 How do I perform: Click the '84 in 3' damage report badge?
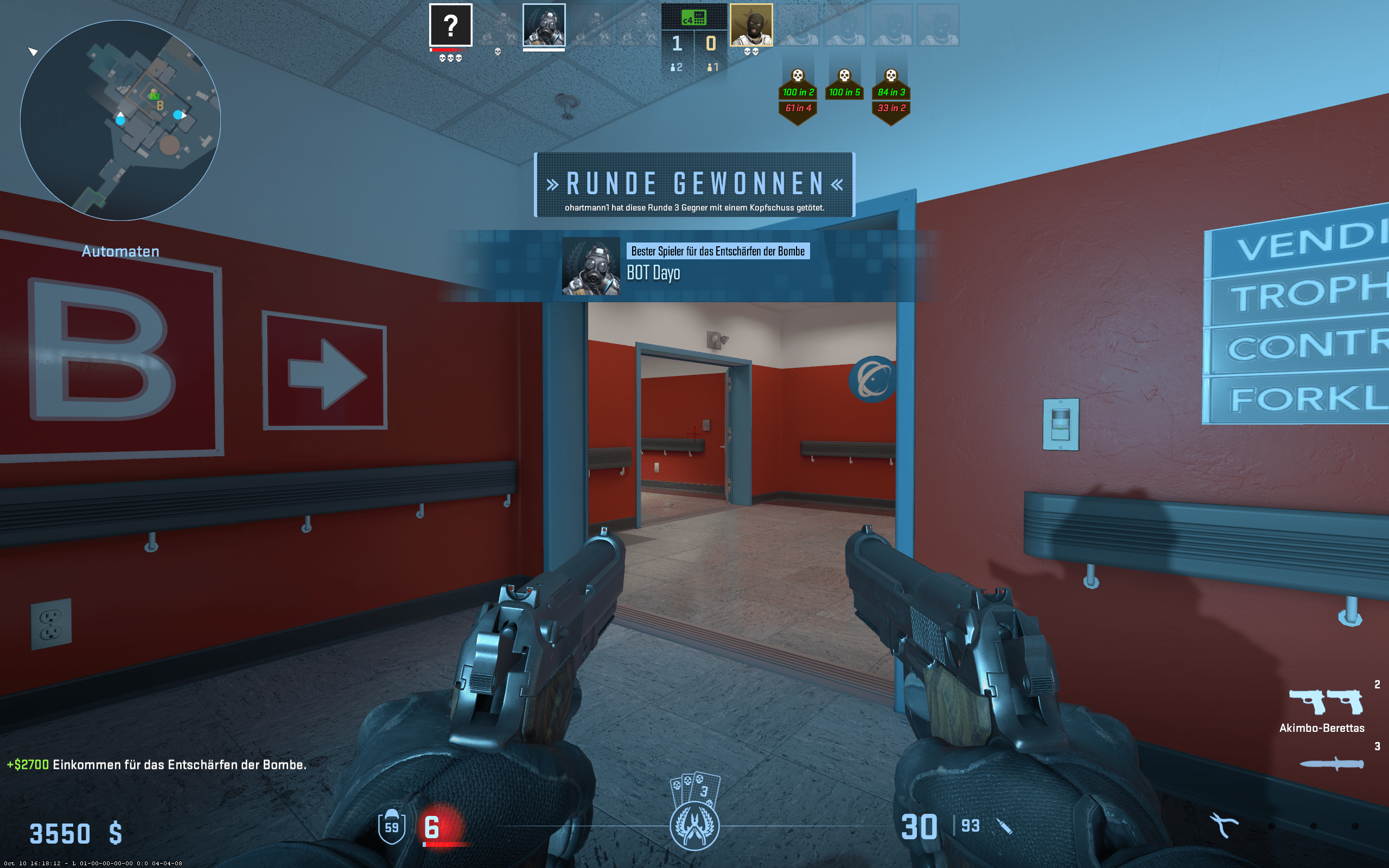[891, 92]
